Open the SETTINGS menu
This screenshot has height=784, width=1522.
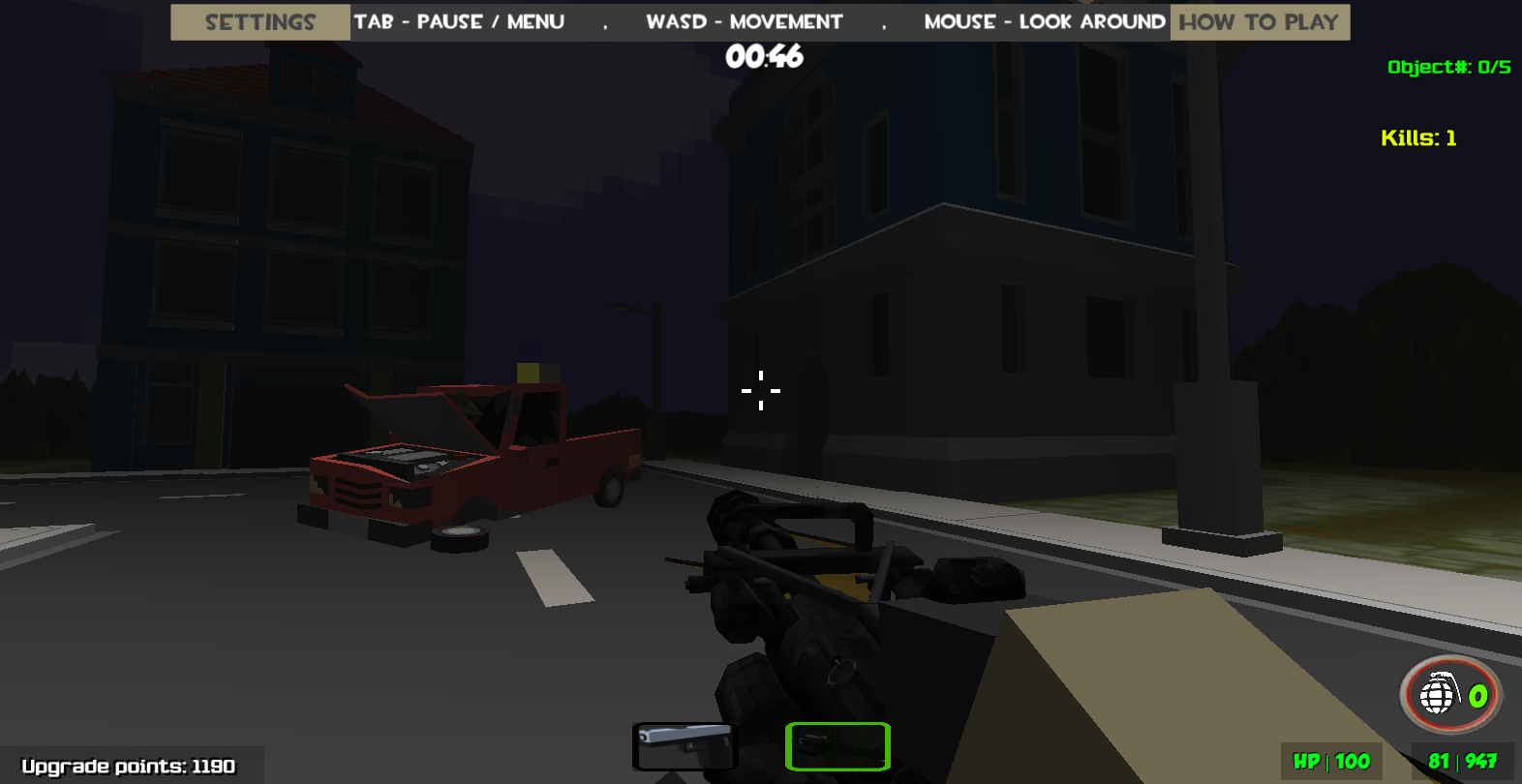[x=259, y=21]
